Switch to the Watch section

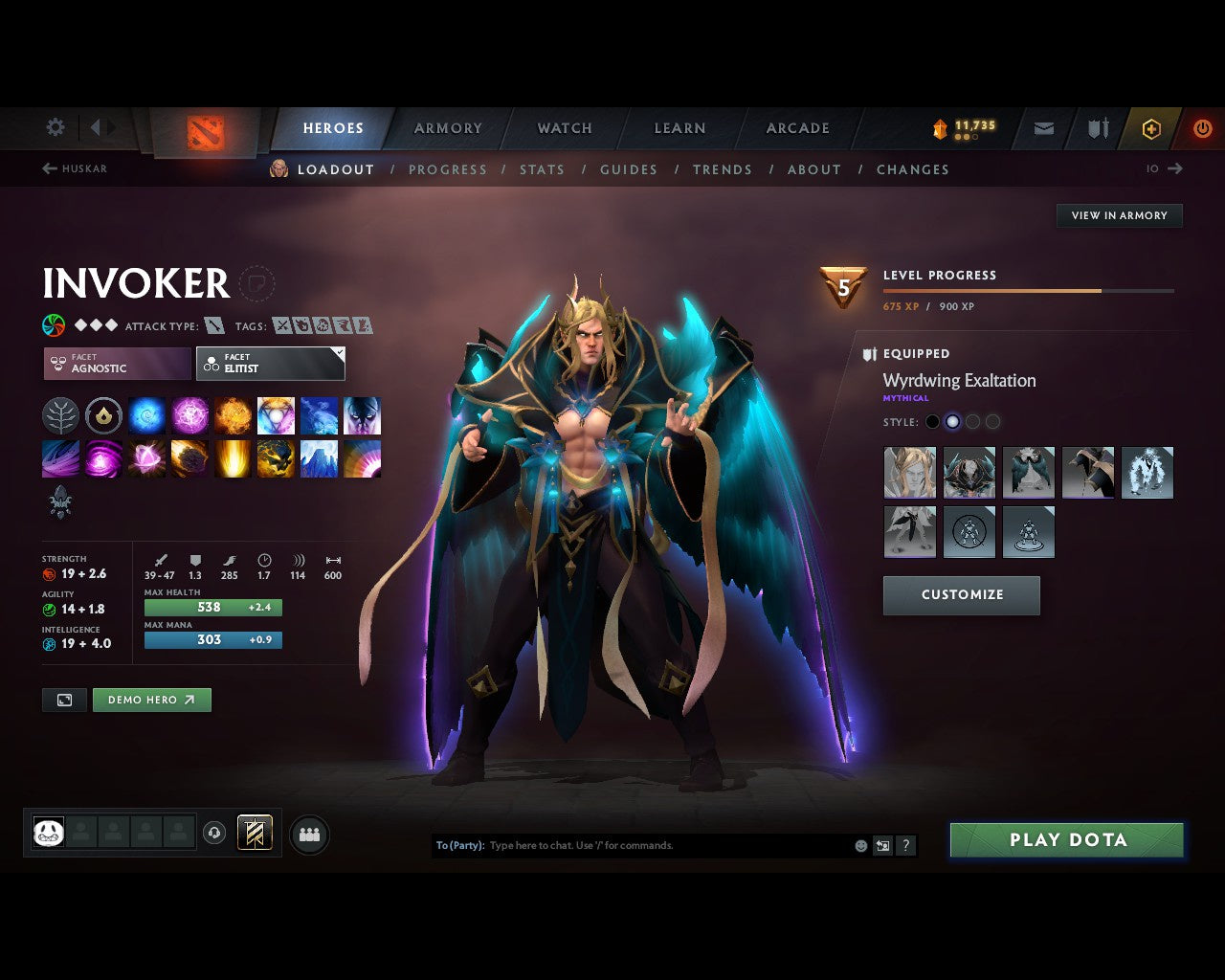564,128
